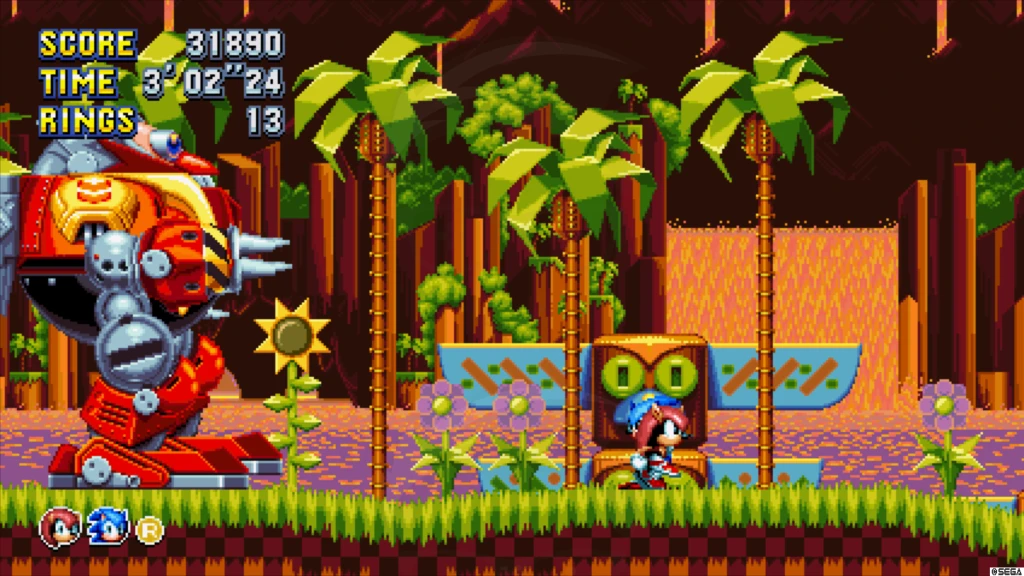The height and width of the screenshot is (576, 1024).
Task: Click the Sonic character icon
Action: coord(106,526)
